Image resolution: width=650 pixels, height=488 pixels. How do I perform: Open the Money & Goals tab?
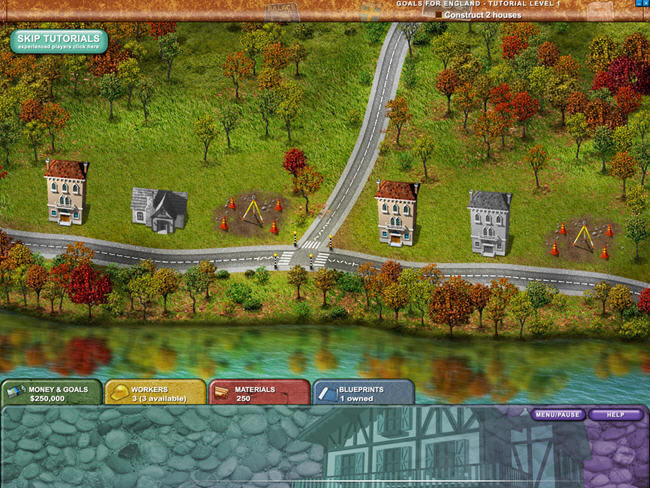(51, 391)
